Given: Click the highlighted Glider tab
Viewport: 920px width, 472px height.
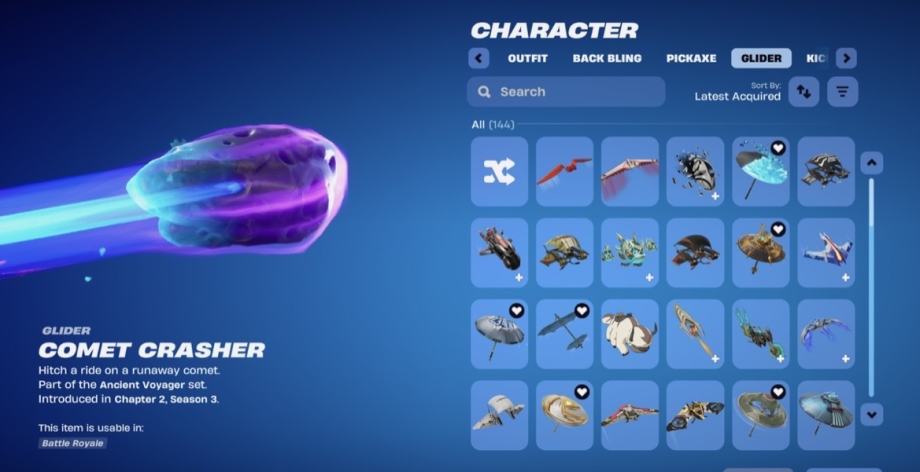Looking at the screenshot, I should (x=761, y=58).
